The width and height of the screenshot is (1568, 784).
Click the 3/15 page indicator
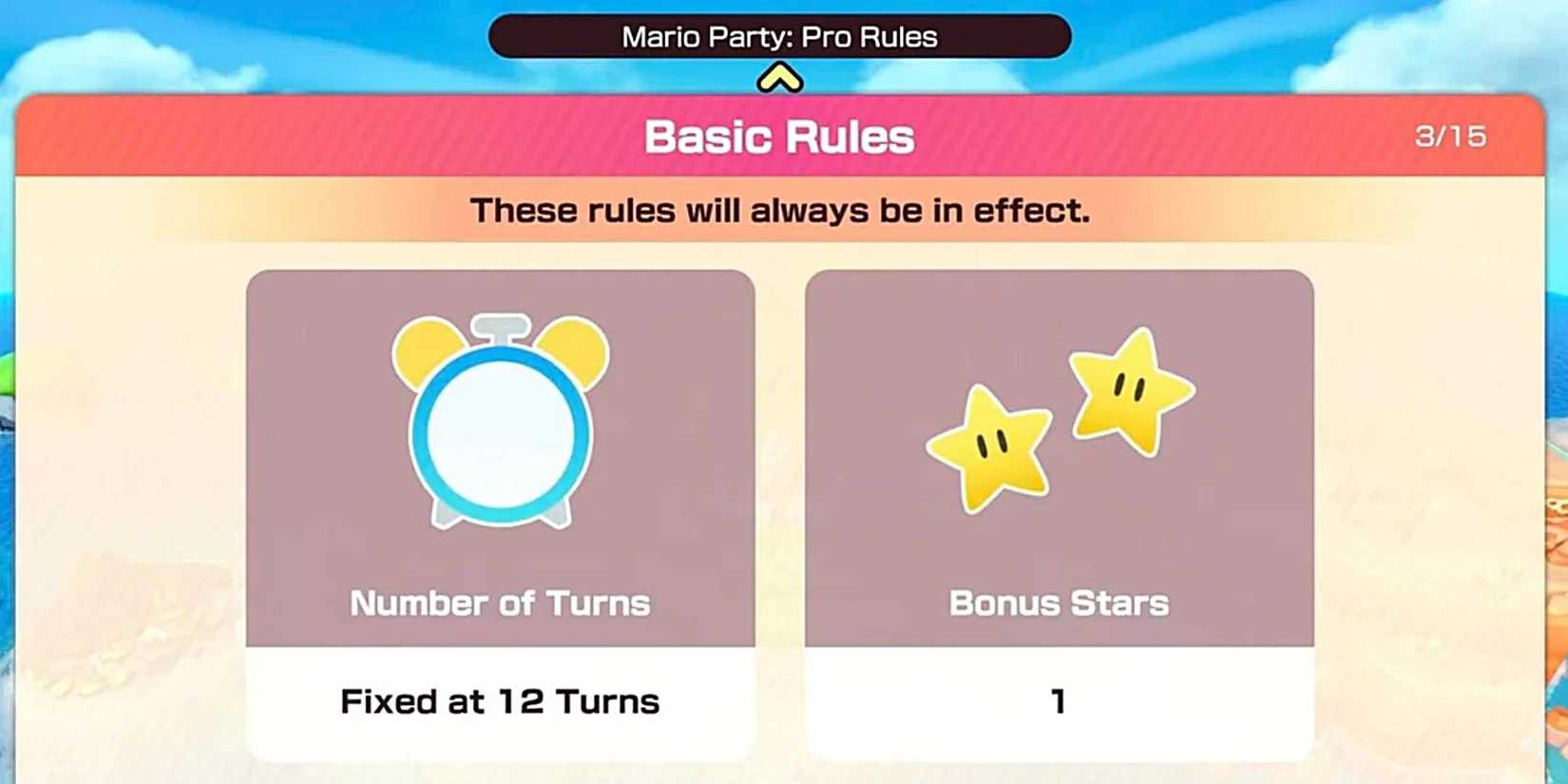click(x=1448, y=136)
